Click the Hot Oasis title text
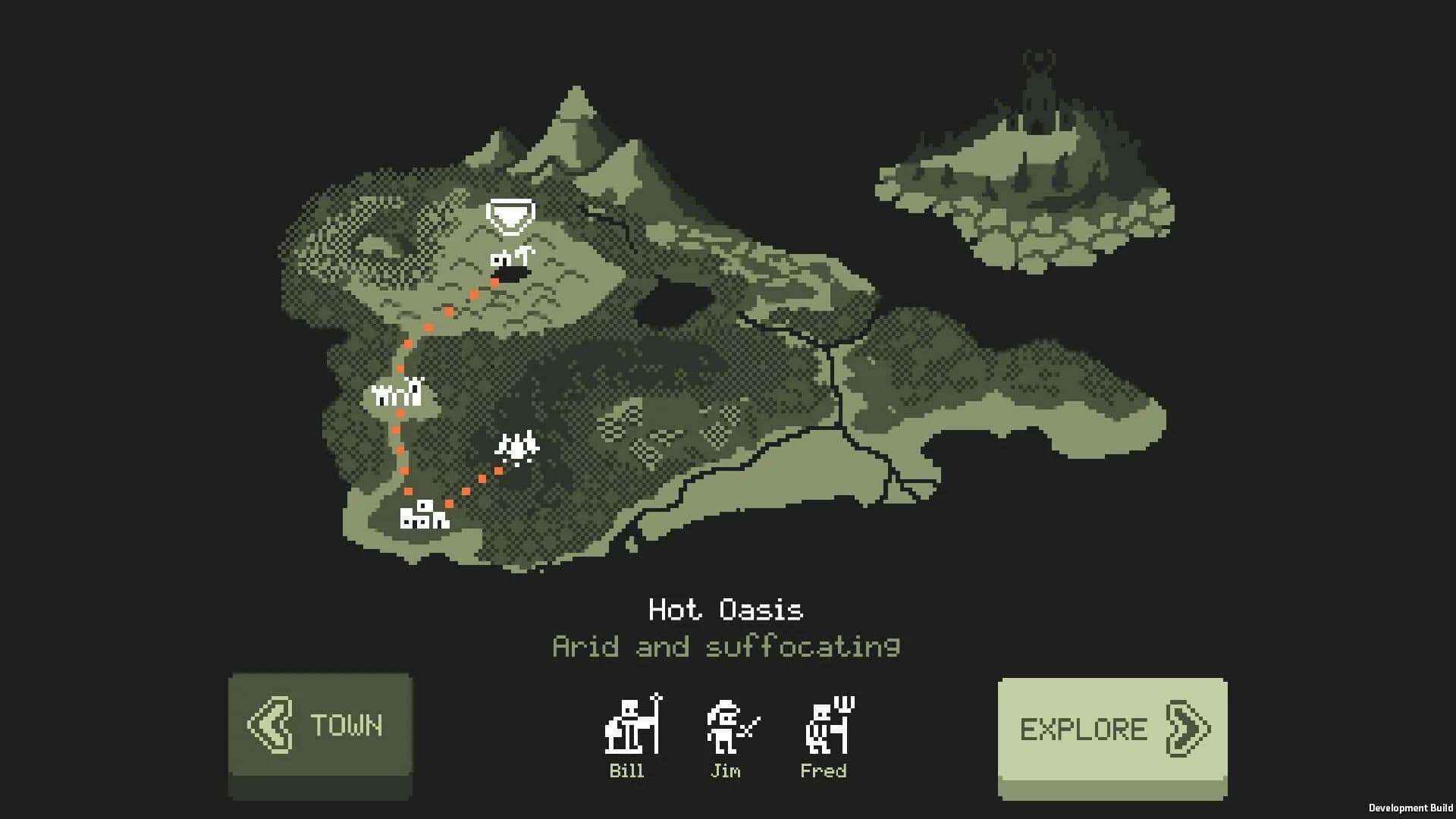Viewport: 1456px width, 819px height. tap(726, 607)
